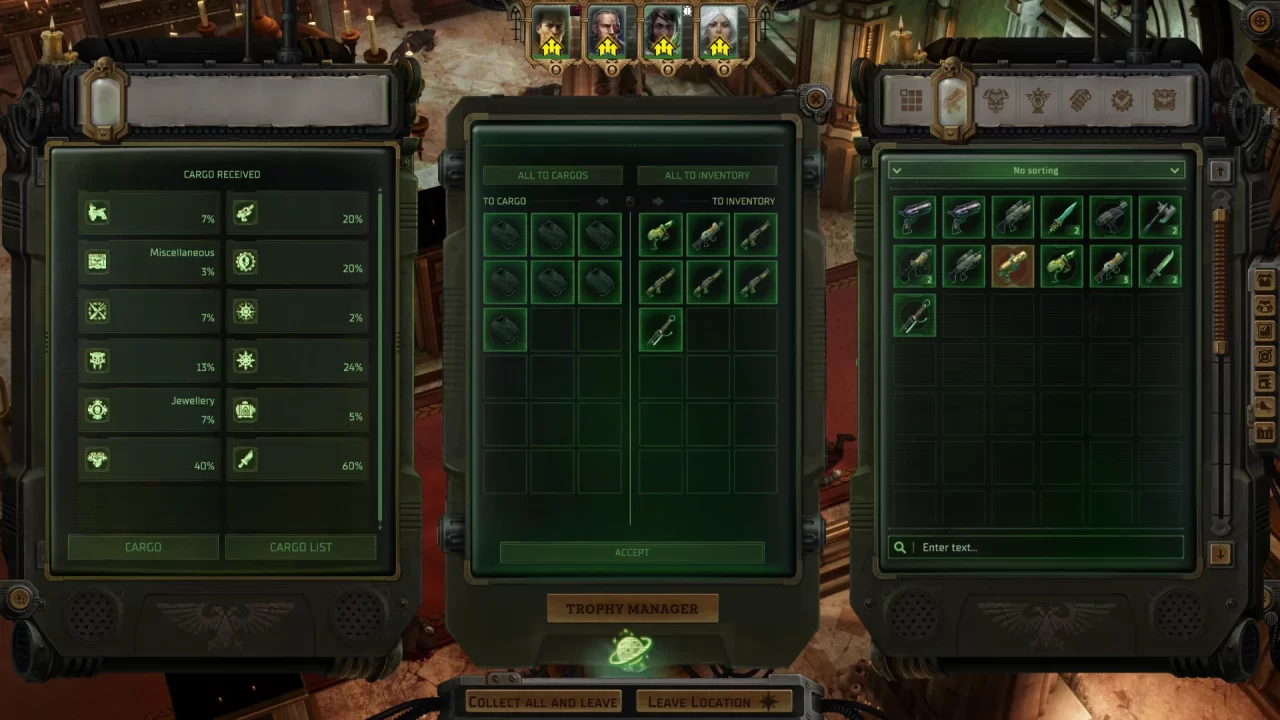Click the gear-shaped usables filter icon
The height and width of the screenshot is (720, 1280).
1122,100
